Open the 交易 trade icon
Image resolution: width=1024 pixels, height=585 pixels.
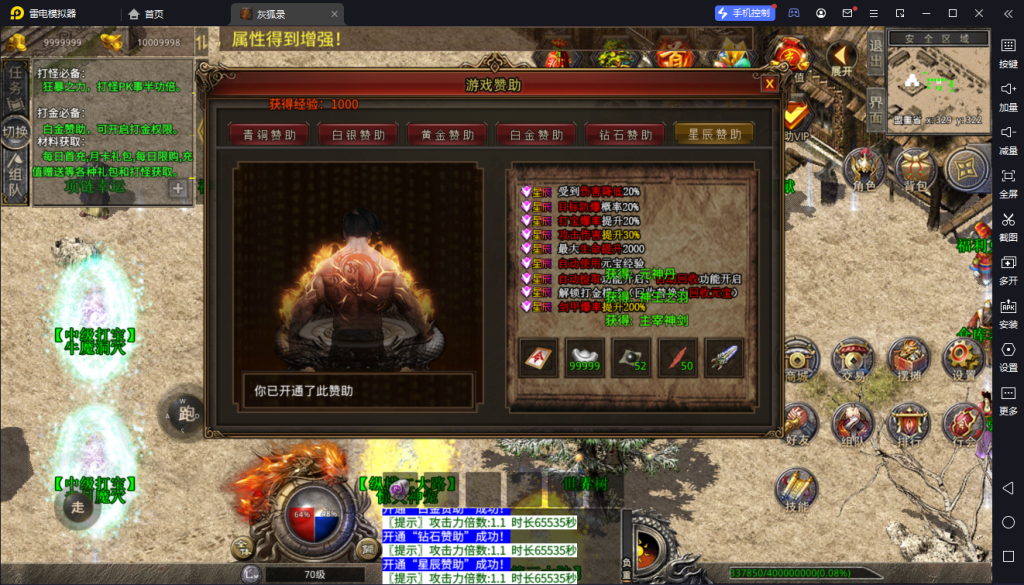(853, 359)
